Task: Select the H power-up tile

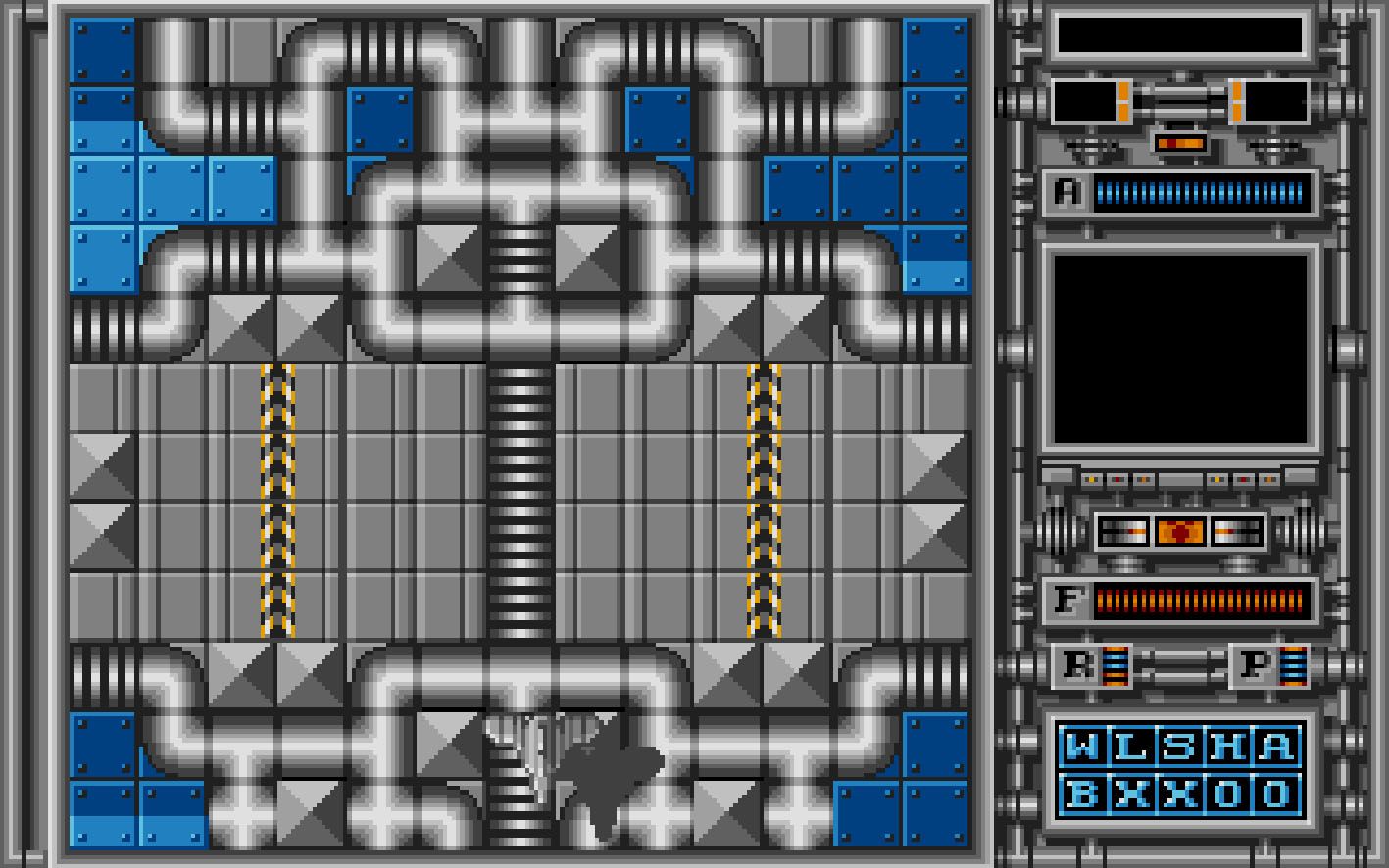Action: (x=1227, y=747)
